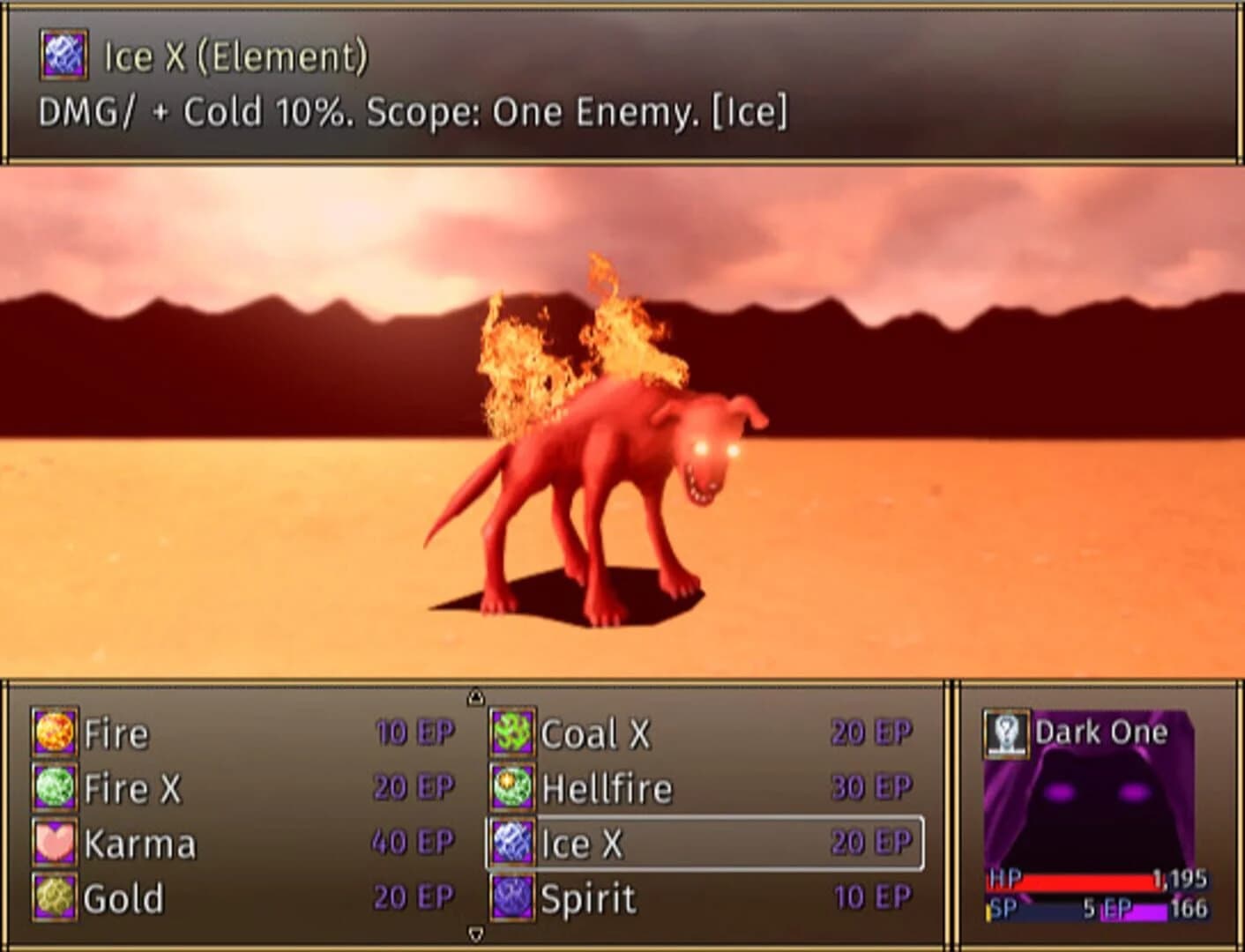Click the green Fire X orb icon

pos(54,788)
